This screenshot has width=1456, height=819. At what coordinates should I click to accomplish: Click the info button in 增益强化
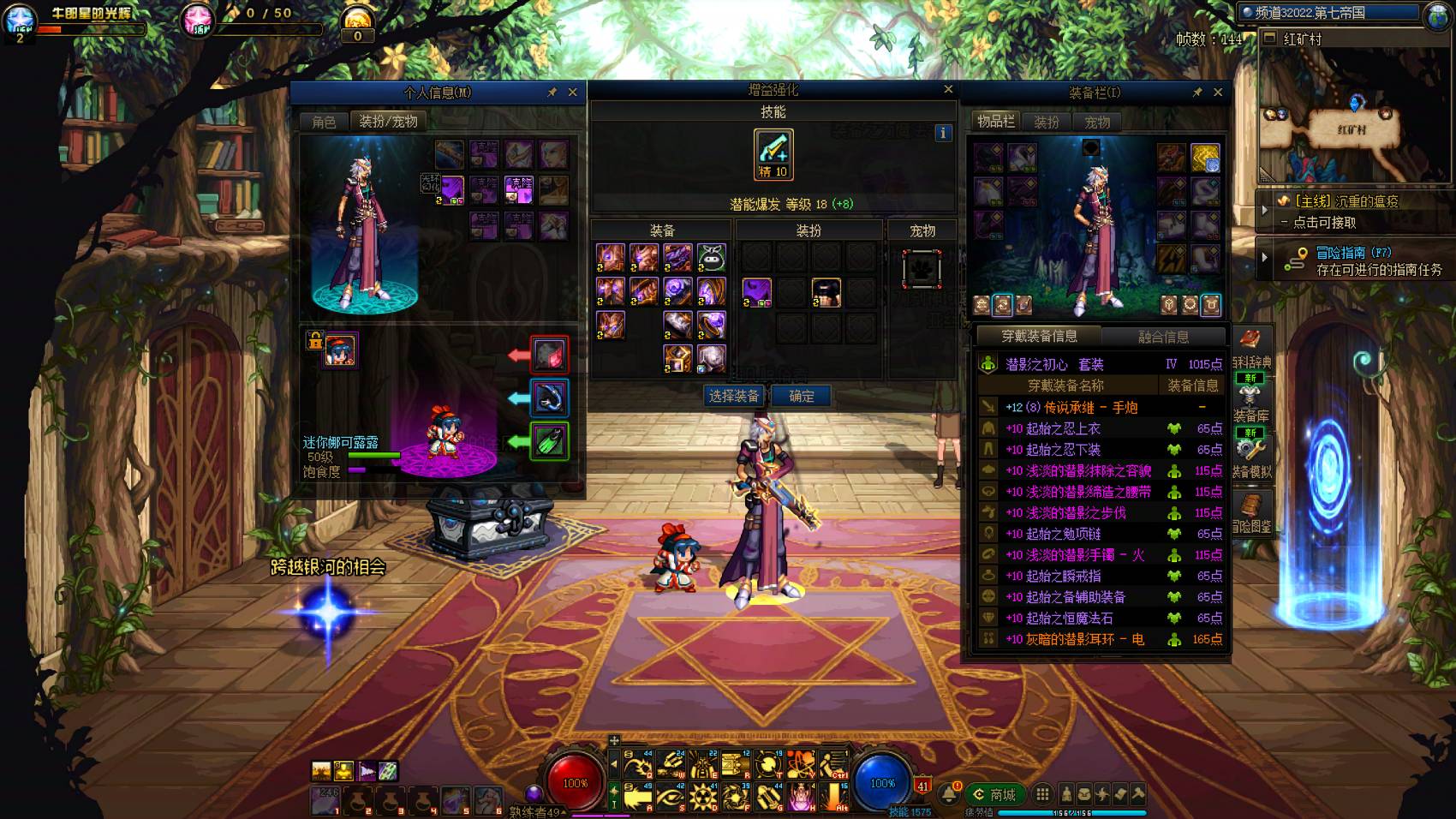943,133
